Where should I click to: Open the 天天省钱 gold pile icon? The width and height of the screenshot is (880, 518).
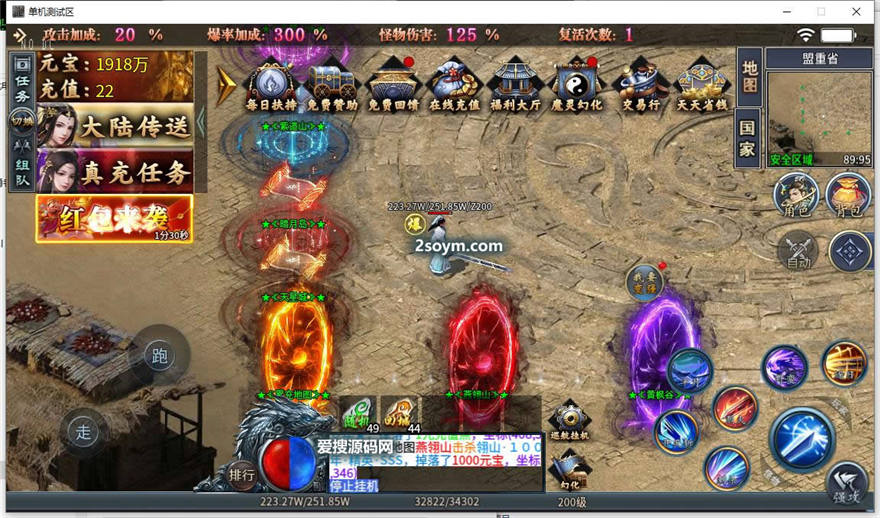[x=700, y=83]
